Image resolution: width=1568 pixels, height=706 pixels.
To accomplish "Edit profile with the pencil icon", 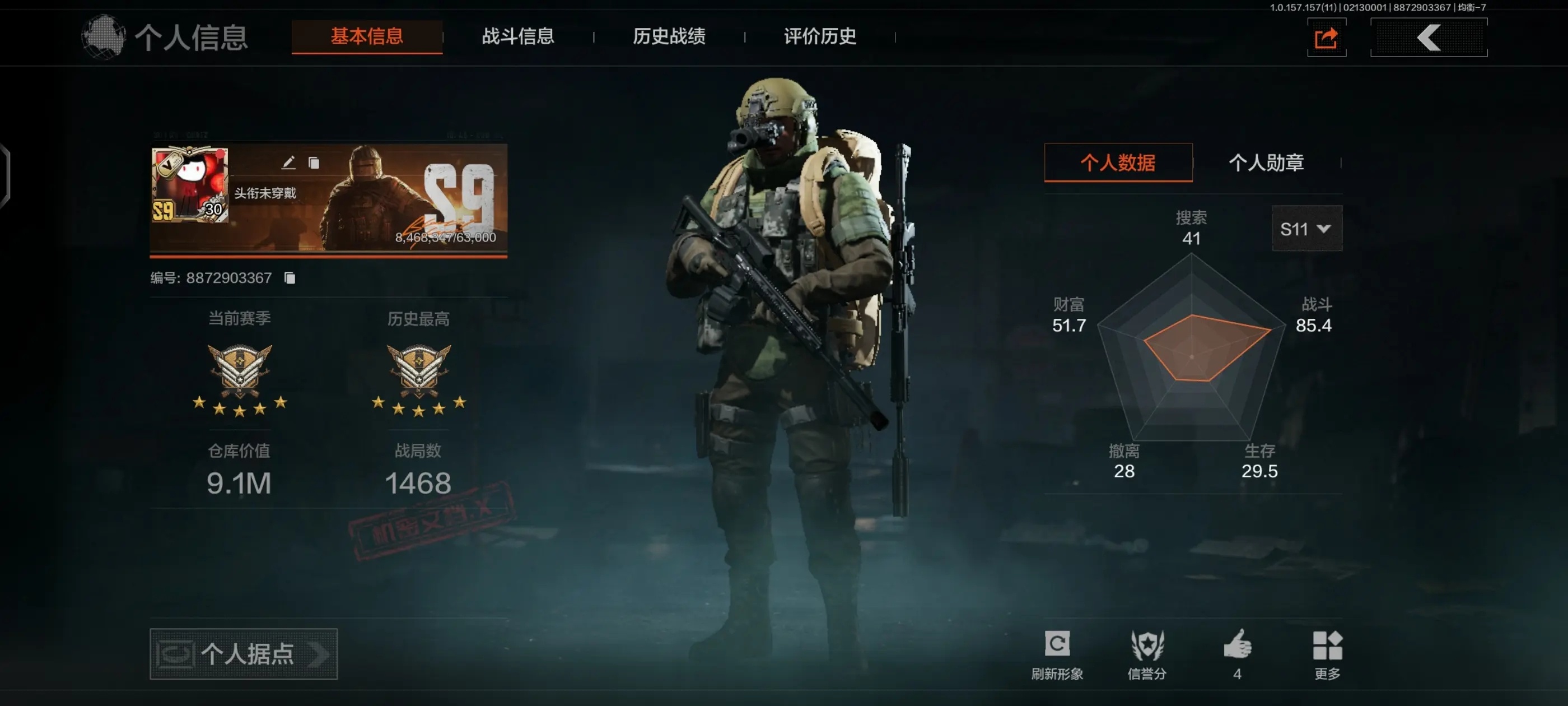I will click(288, 162).
